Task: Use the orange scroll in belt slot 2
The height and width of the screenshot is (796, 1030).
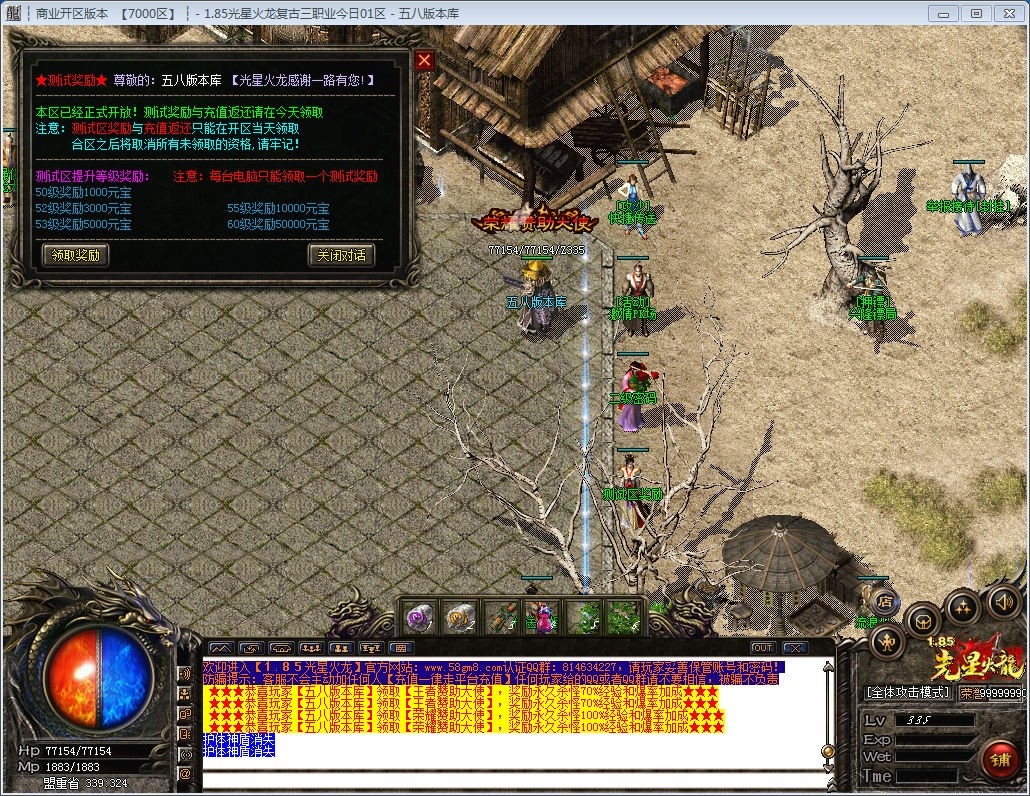Action: pyautogui.click(x=460, y=615)
